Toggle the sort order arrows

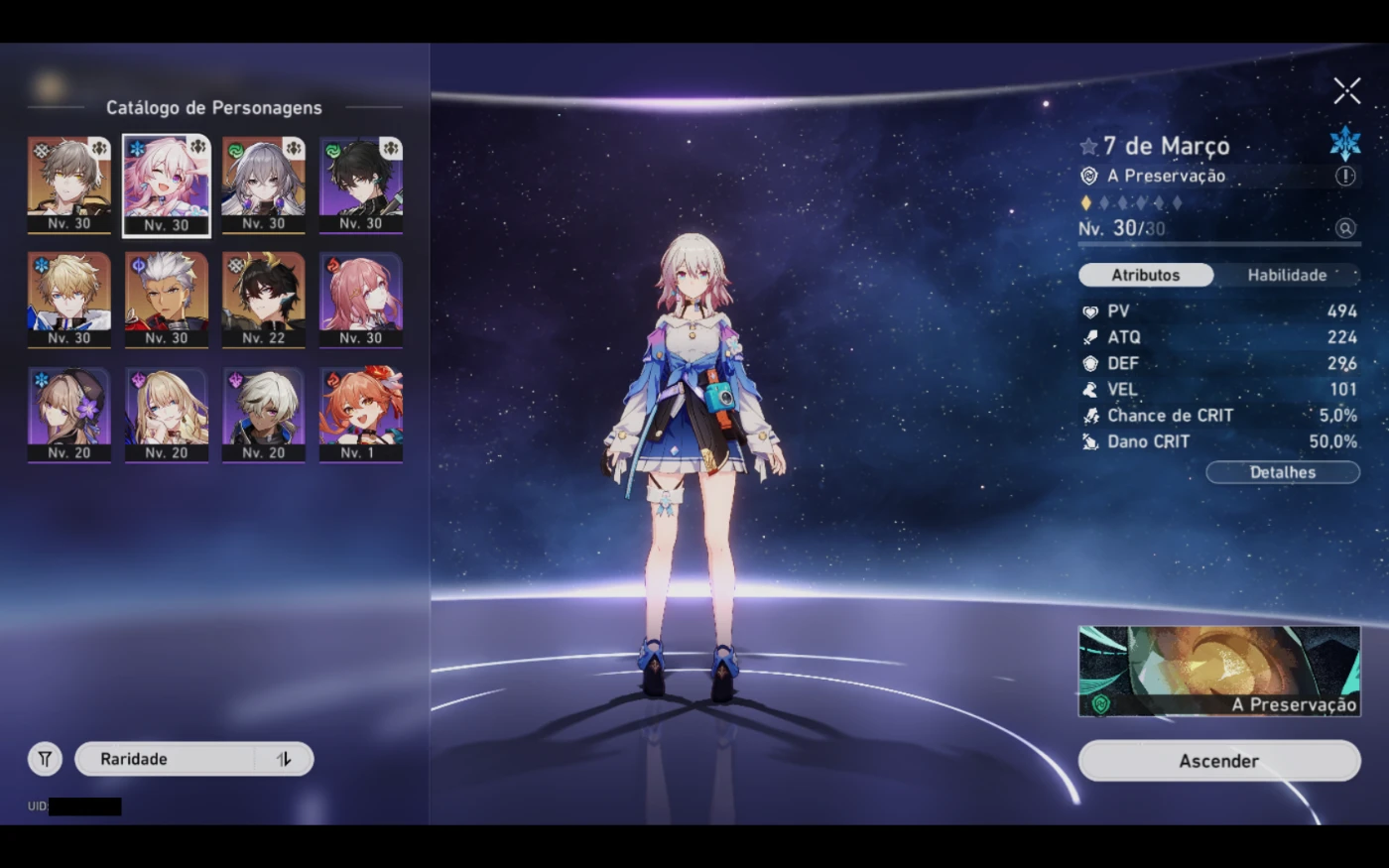284,759
